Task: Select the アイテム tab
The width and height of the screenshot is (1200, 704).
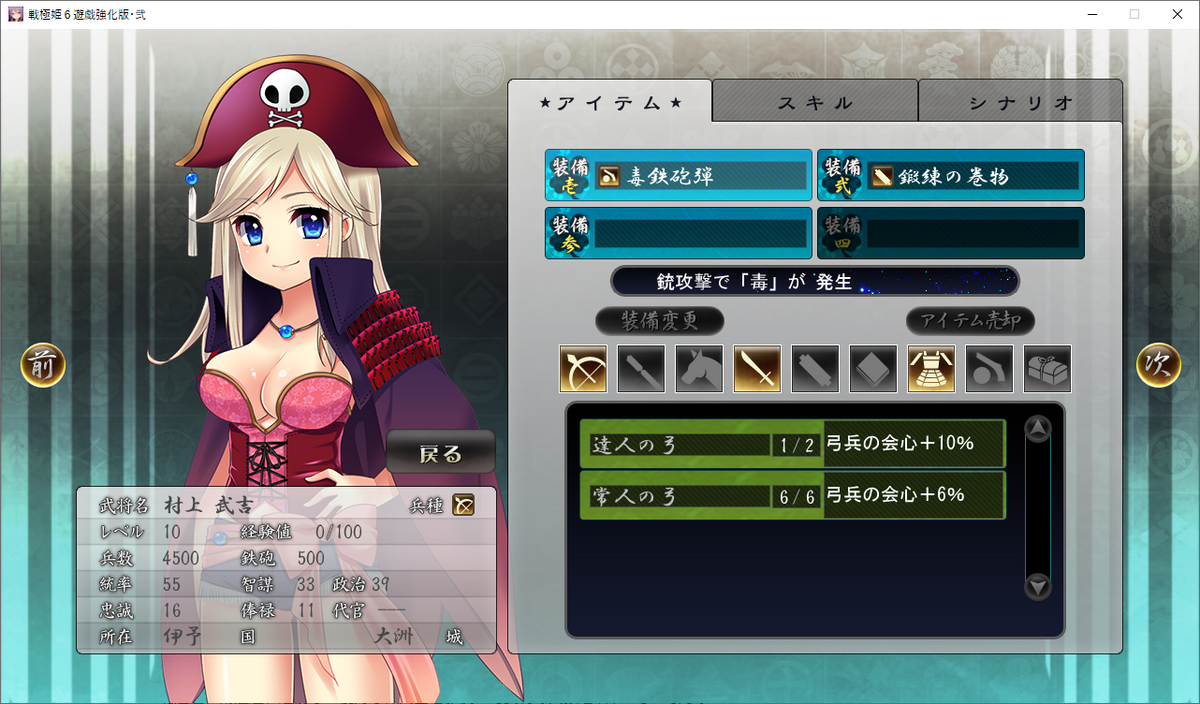Action: tap(610, 102)
